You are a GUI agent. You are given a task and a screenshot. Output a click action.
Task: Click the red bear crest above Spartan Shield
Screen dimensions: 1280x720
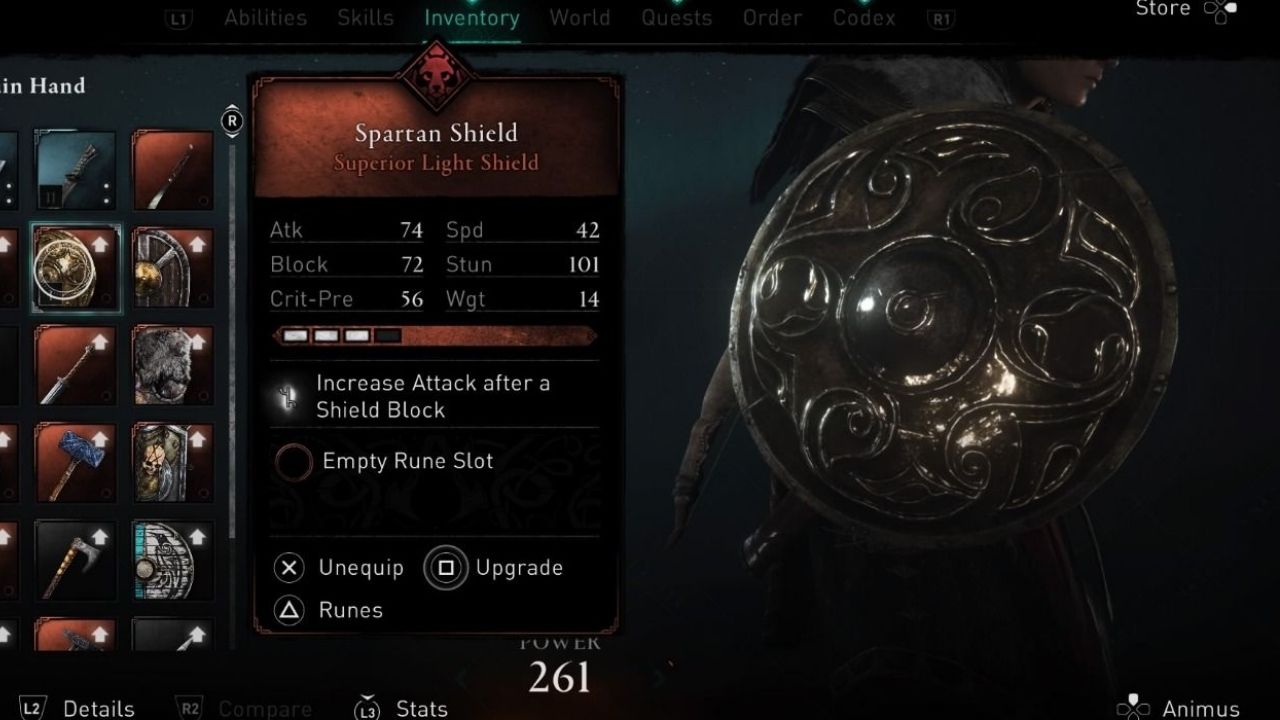click(437, 75)
